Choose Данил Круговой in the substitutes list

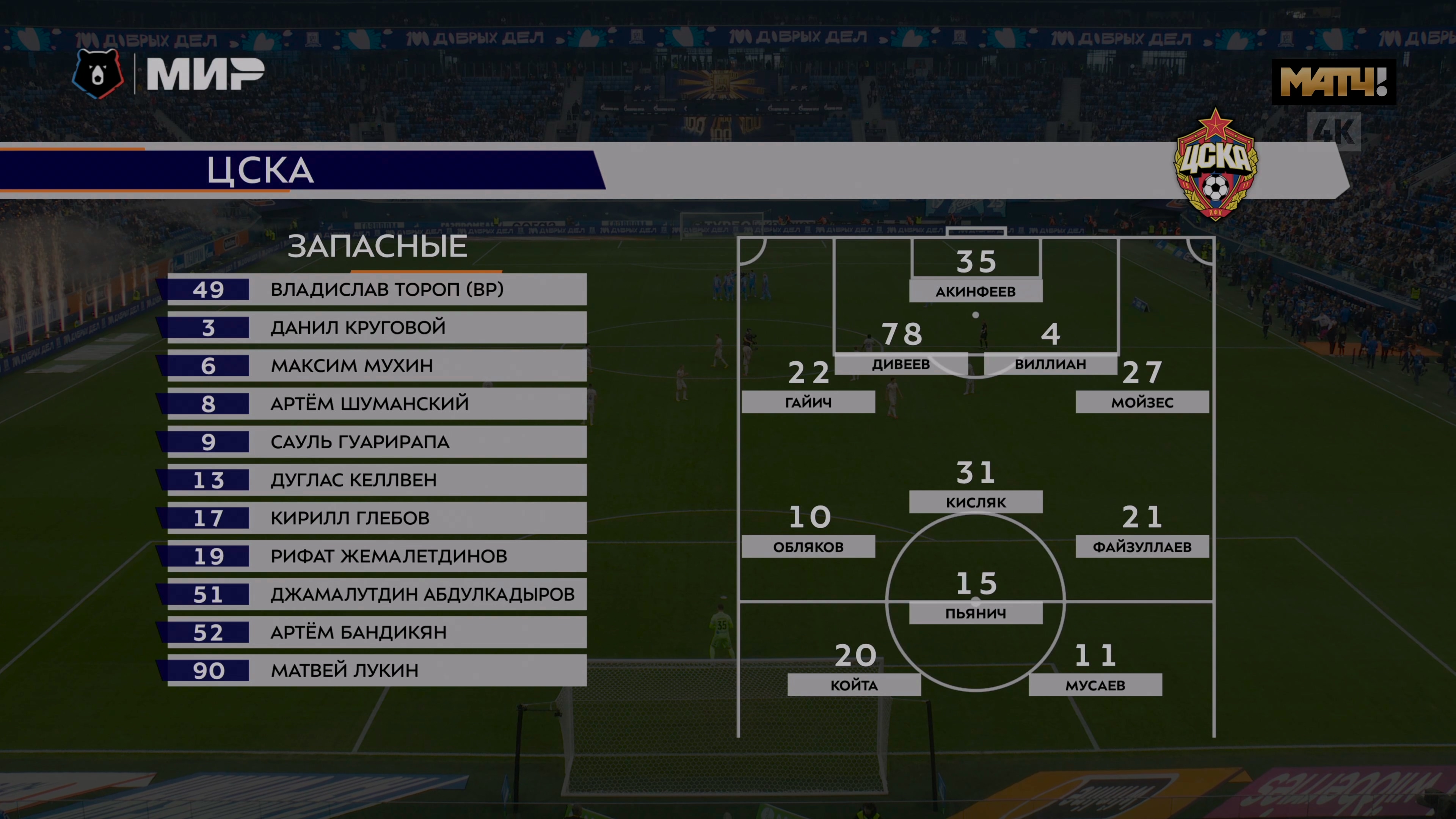tap(377, 328)
